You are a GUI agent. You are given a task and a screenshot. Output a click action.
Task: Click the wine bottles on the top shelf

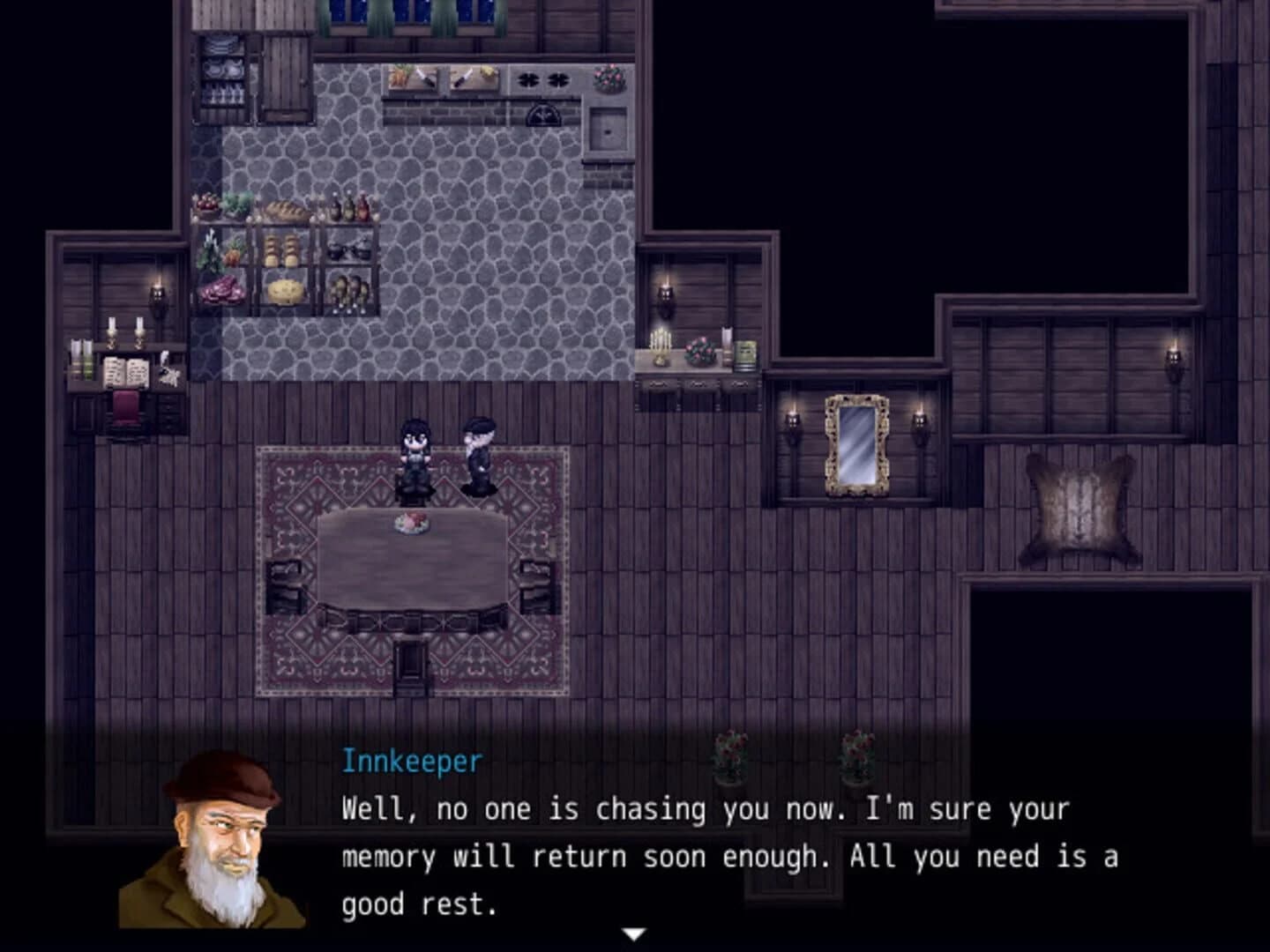[x=348, y=207]
